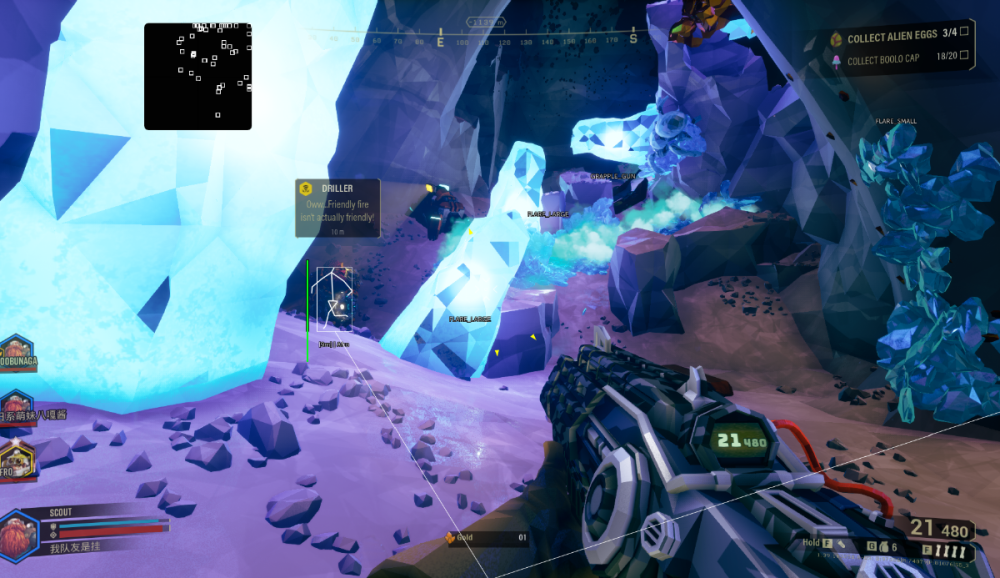Click the Driller friendly fire callout
Screen dimensions: 1000x578
point(338,207)
